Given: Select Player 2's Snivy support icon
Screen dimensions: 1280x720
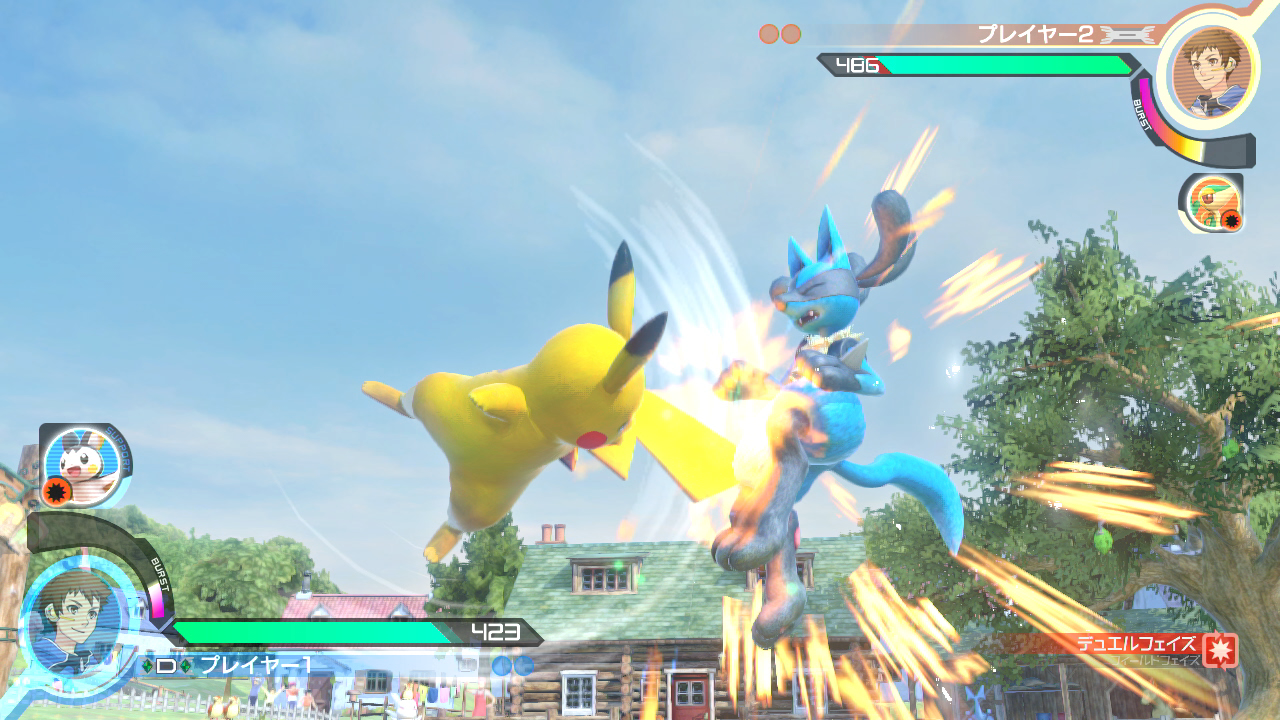Looking at the screenshot, I should (1212, 204).
